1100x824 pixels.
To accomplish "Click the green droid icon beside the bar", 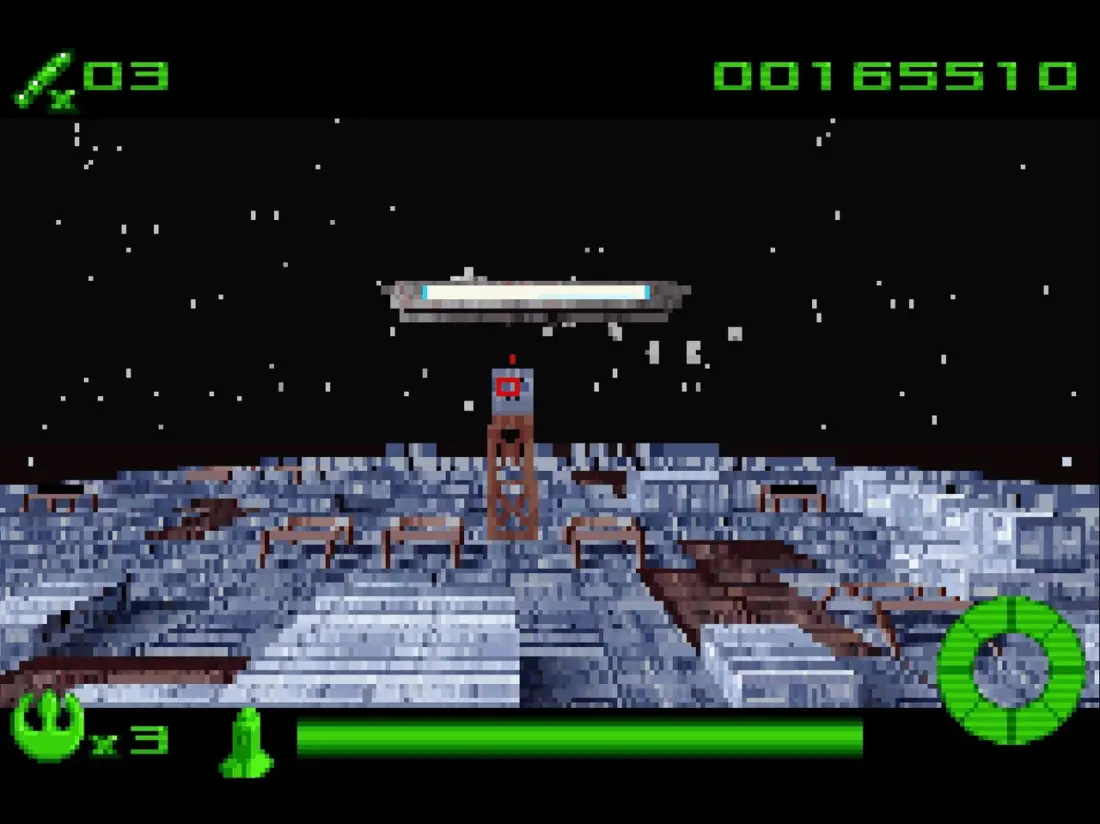I will pyautogui.click(x=245, y=742).
